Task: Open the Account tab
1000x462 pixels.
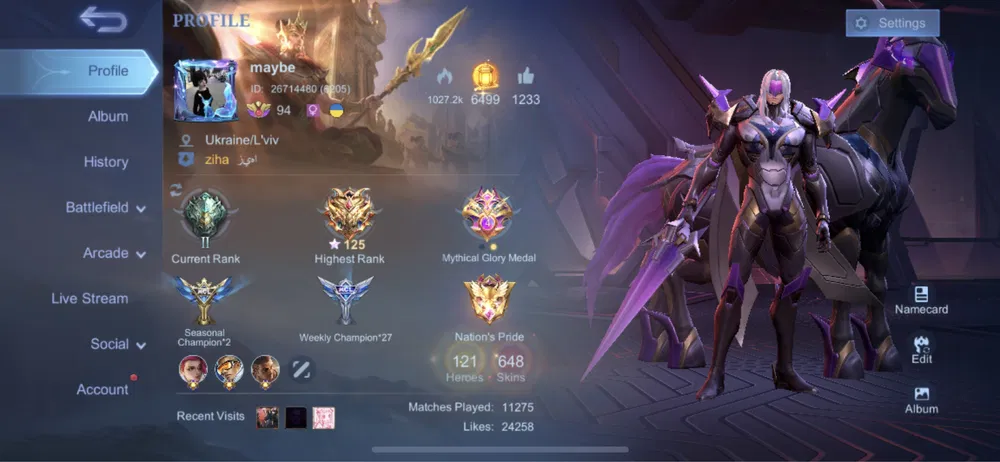Action: (x=103, y=389)
